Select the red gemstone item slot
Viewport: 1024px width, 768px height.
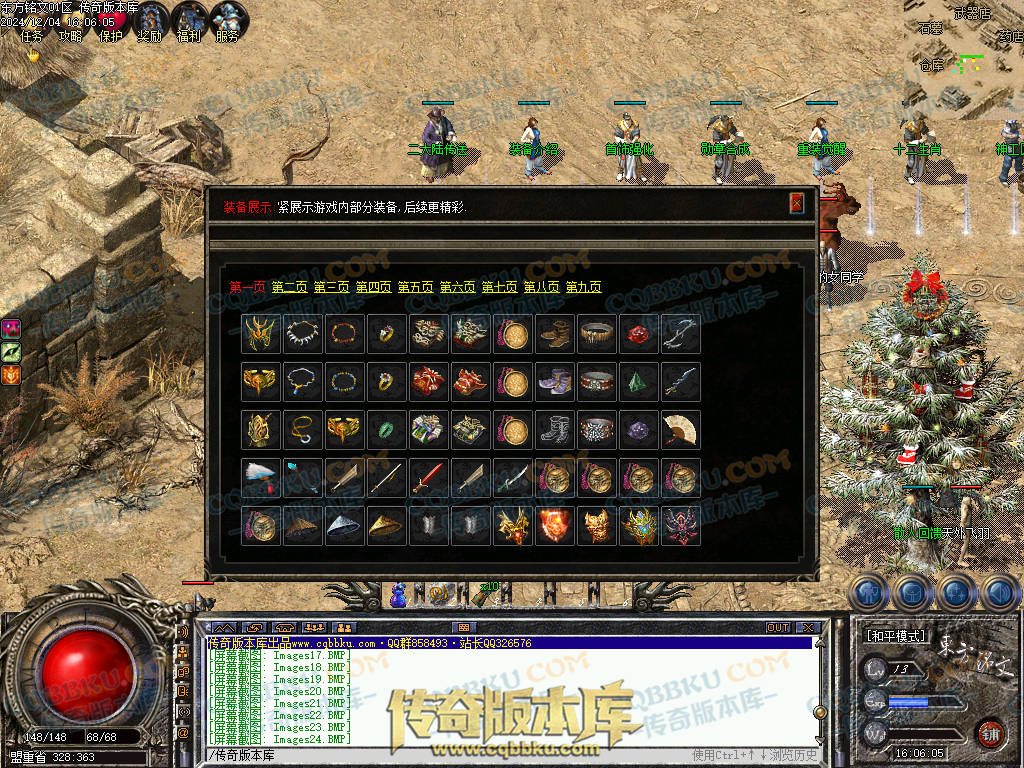[638, 334]
